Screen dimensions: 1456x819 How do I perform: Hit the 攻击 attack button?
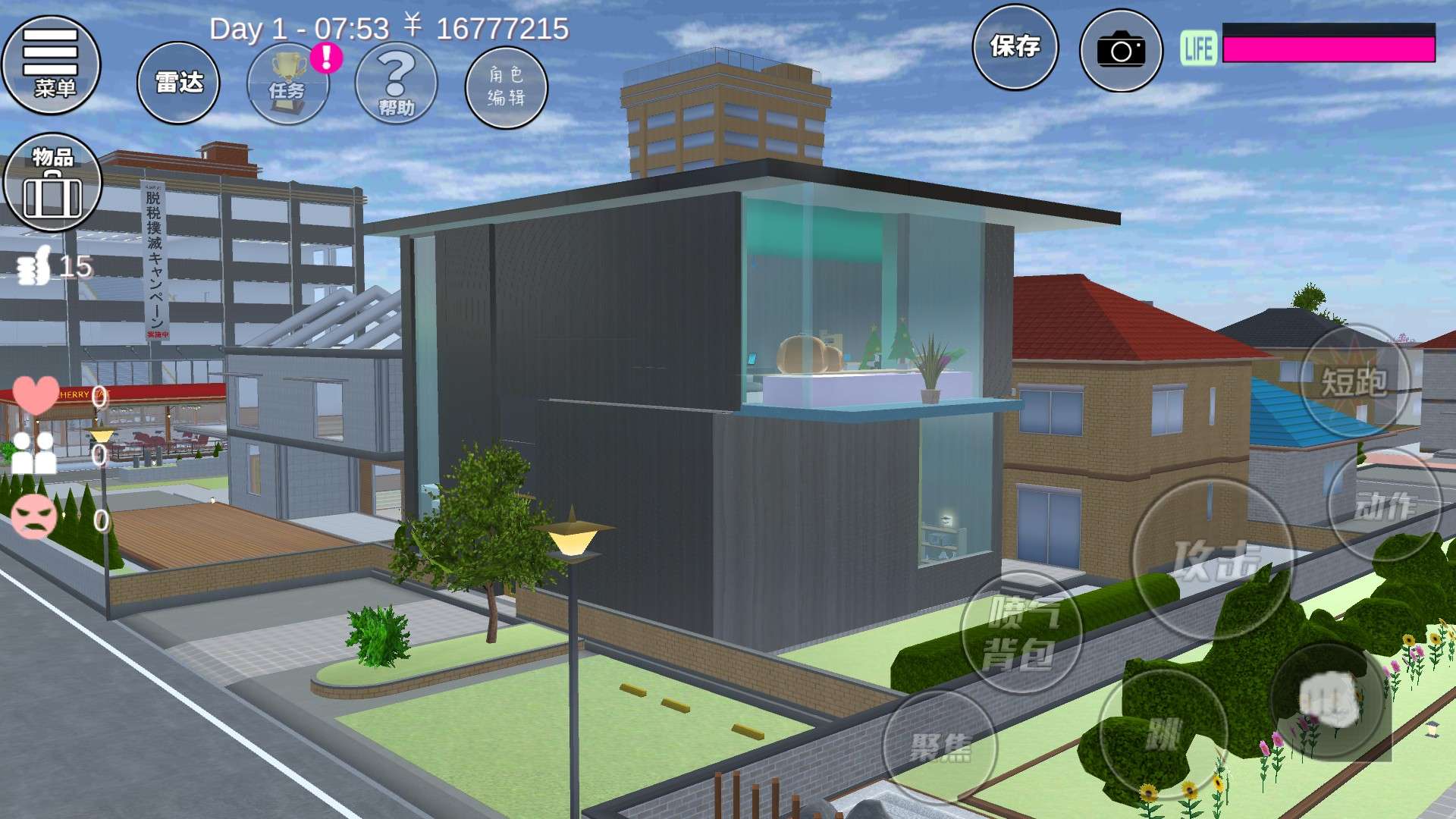pos(1213,560)
